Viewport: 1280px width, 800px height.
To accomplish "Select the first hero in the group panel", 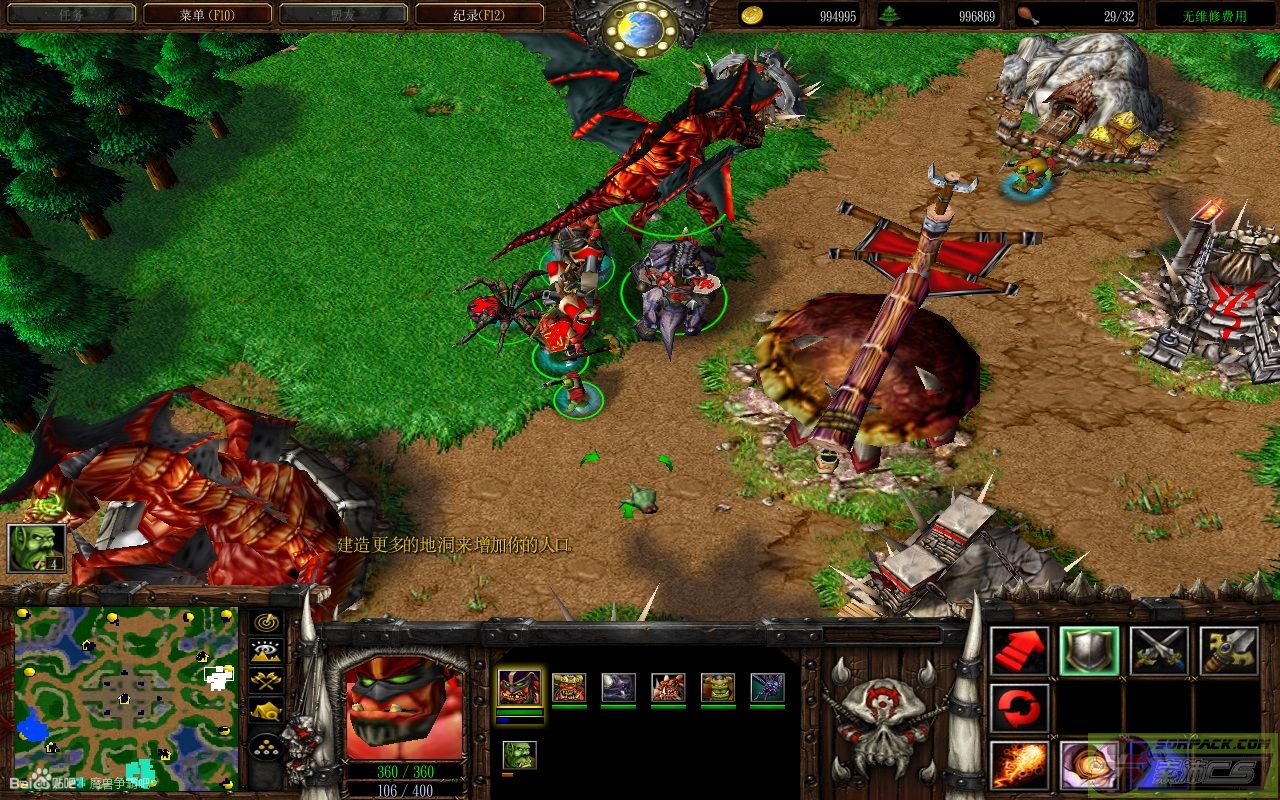I will (519, 688).
